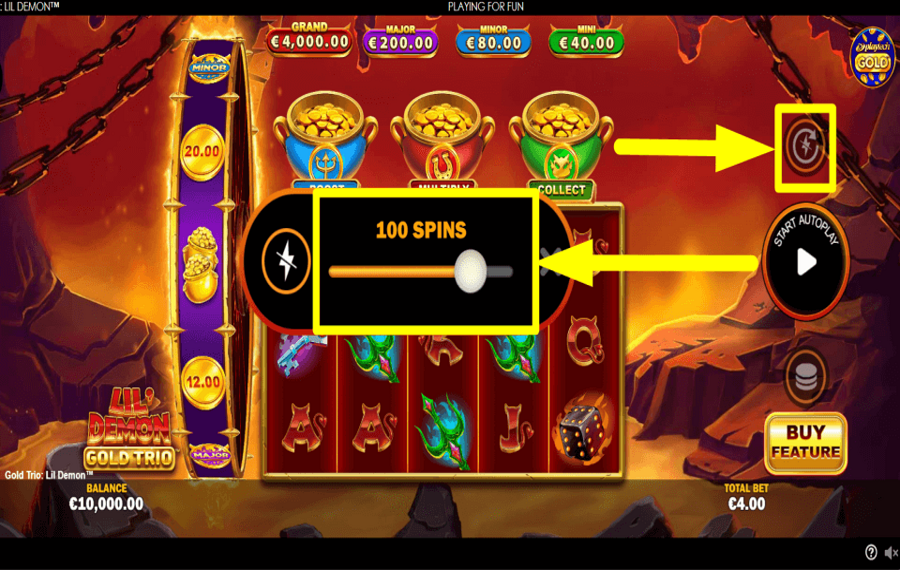Viewport: 900px width, 570px height.
Task: Open the autoplay settings icon
Action: click(805, 147)
